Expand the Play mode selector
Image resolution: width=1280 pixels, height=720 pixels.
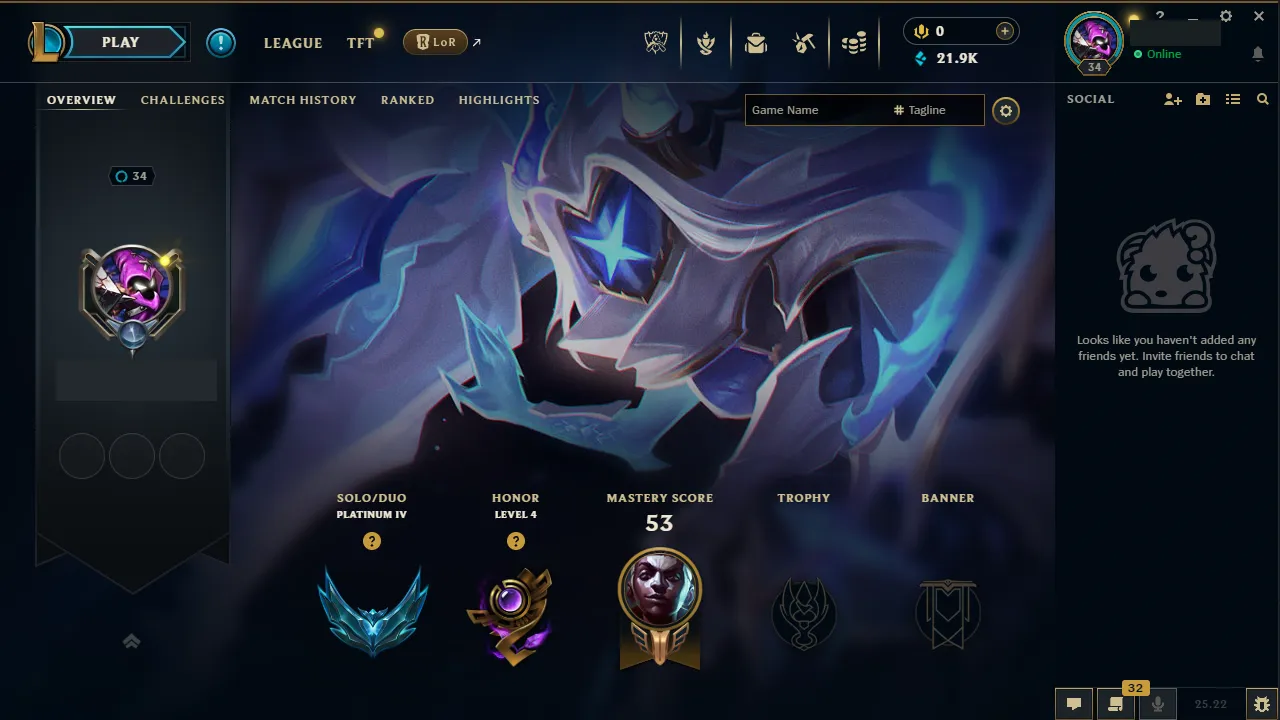pyautogui.click(x=120, y=42)
